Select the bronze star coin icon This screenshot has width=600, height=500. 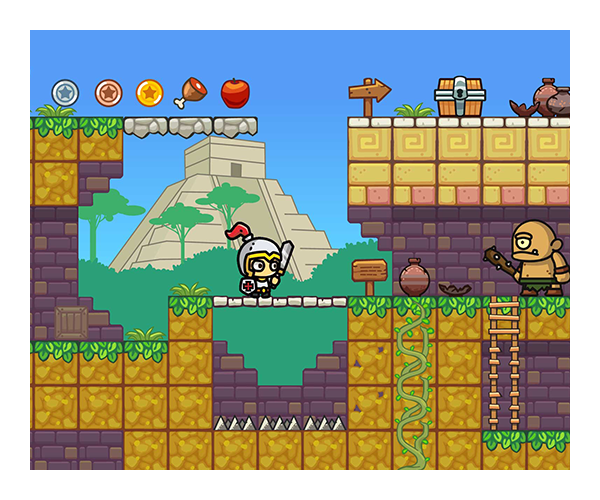[108, 93]
